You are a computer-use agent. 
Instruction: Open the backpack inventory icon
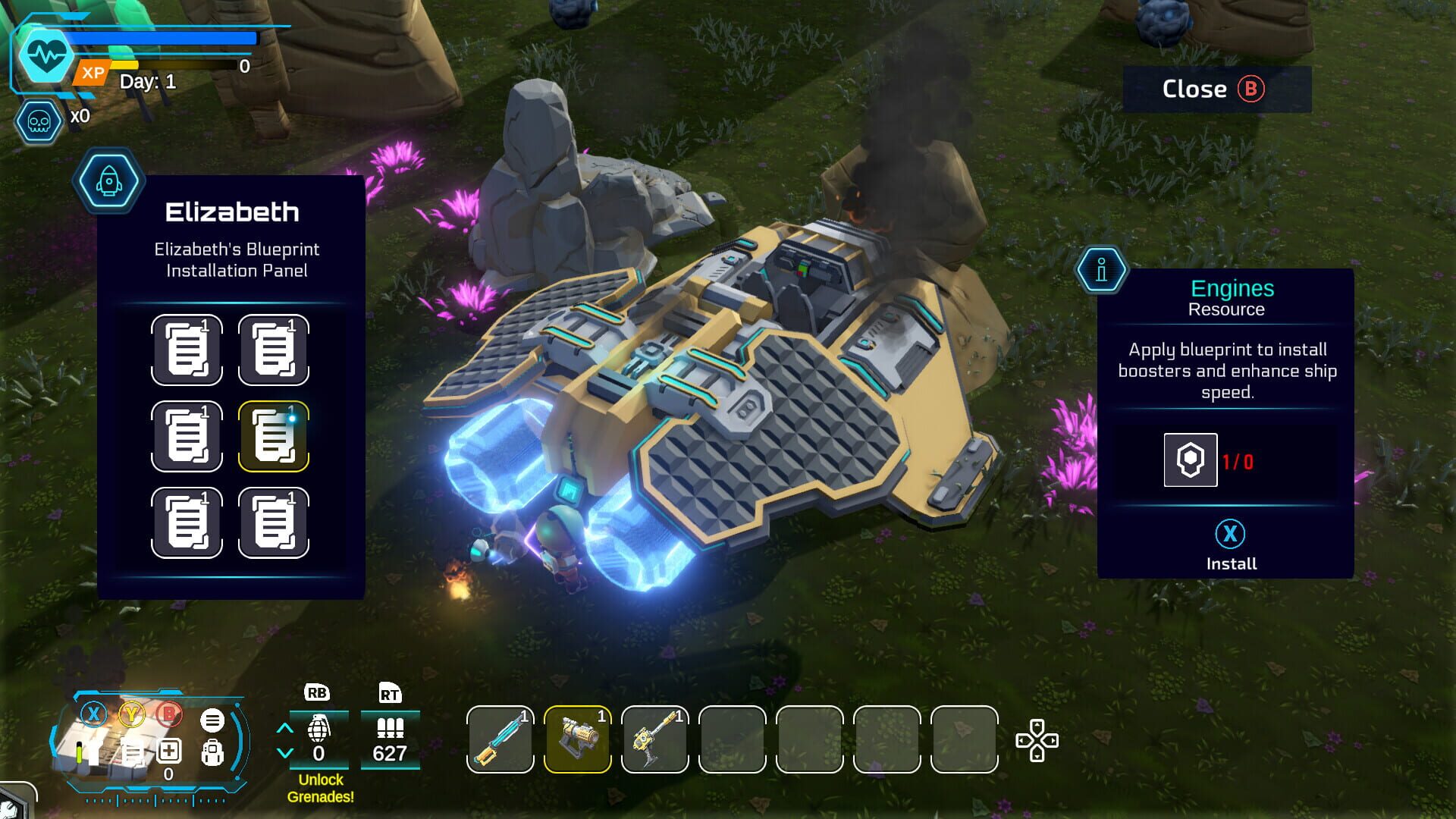click(x=213, y=754)
